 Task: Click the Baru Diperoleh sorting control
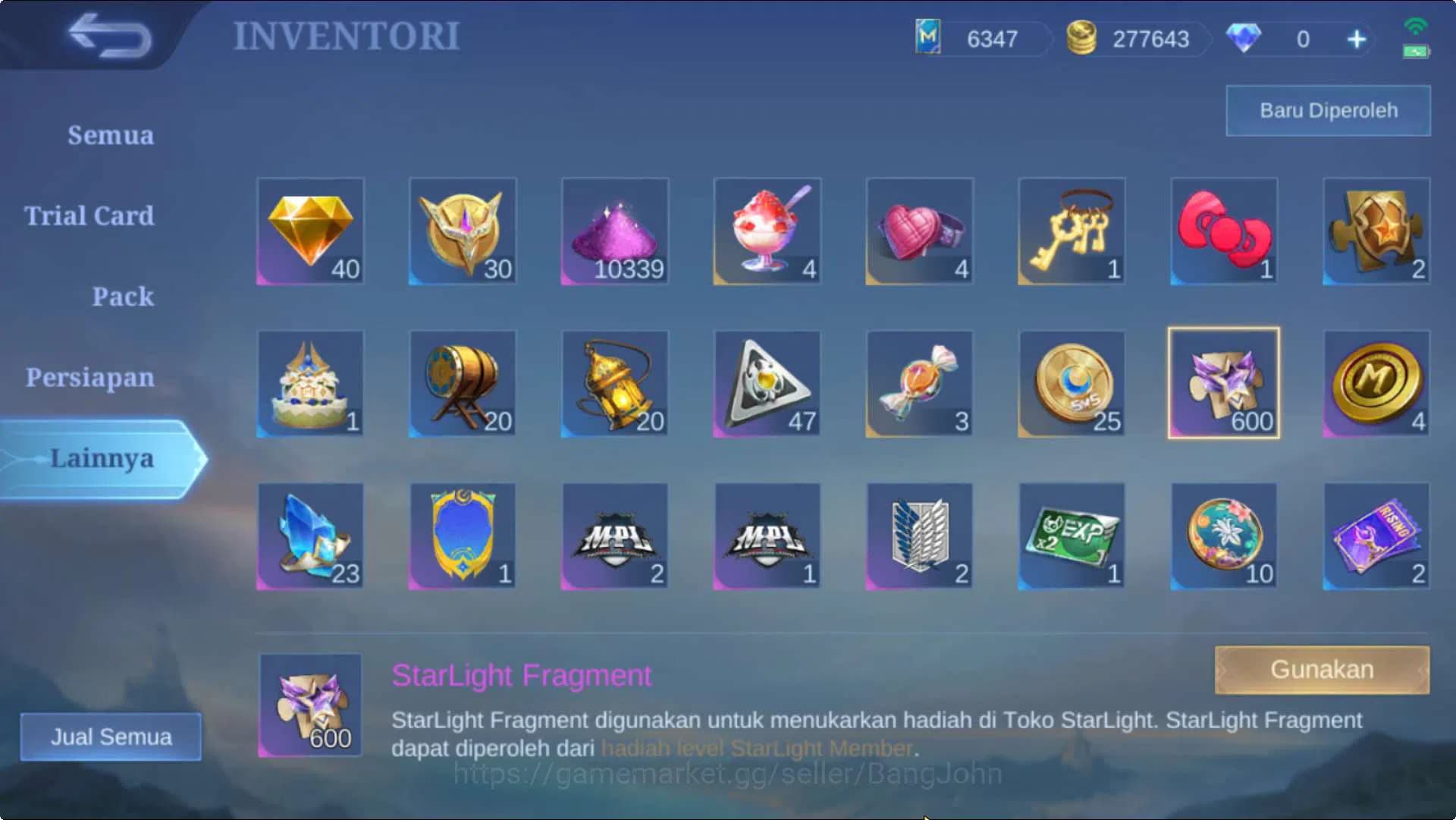tap(1327, 110)
